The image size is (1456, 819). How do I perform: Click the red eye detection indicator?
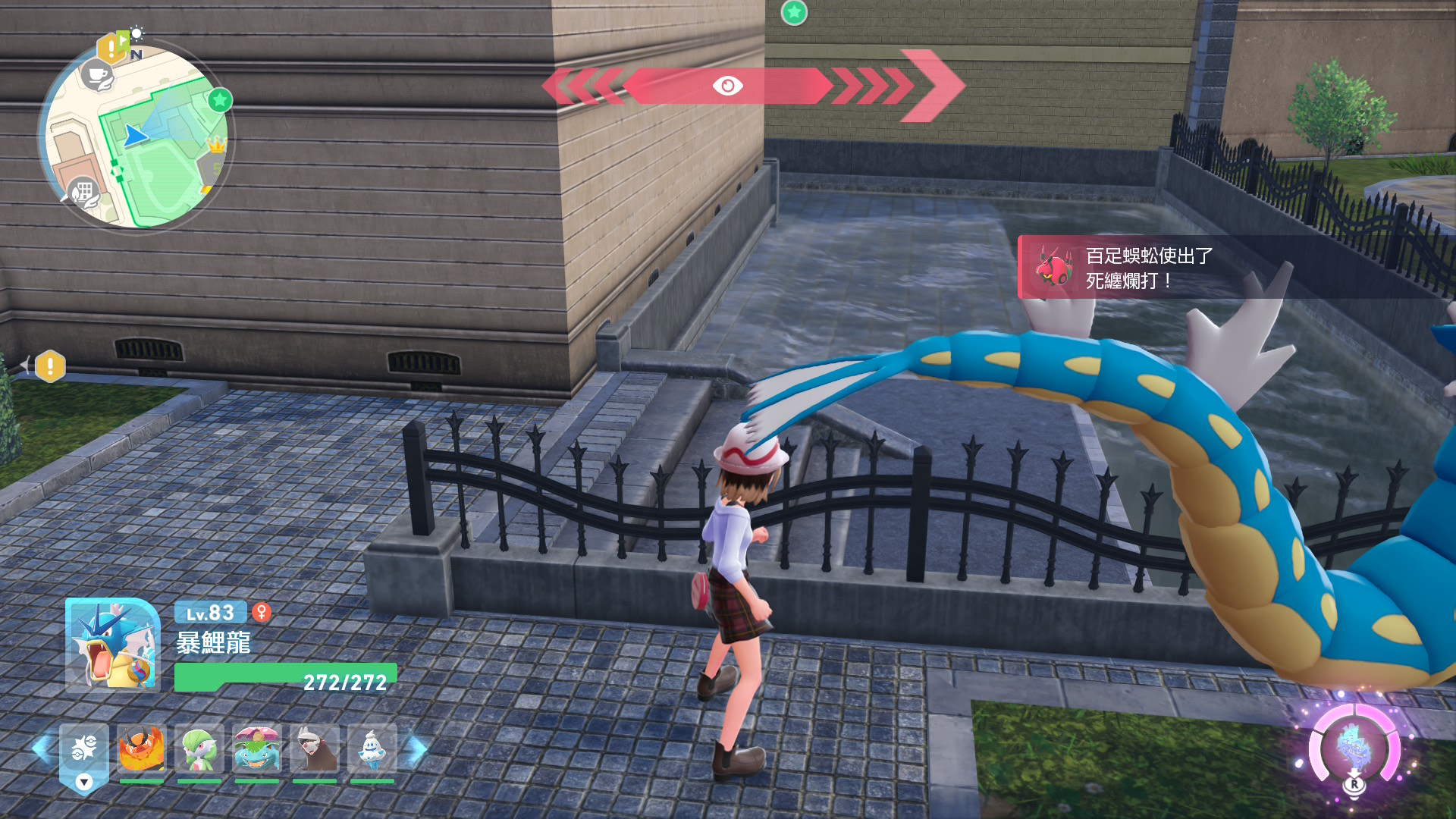[x=728, y=86]
